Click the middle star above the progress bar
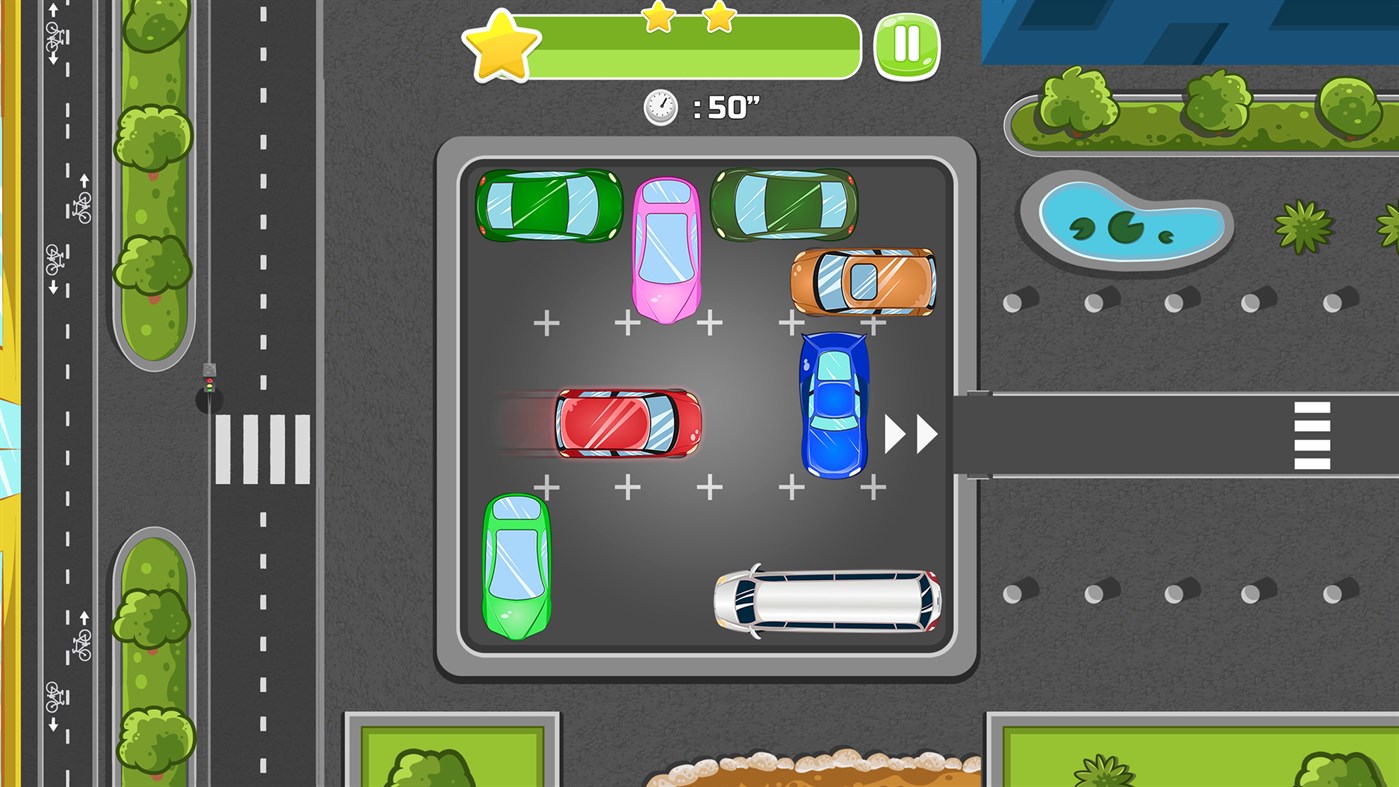This screenshot has width=1399, height=787. pos(657,17)
